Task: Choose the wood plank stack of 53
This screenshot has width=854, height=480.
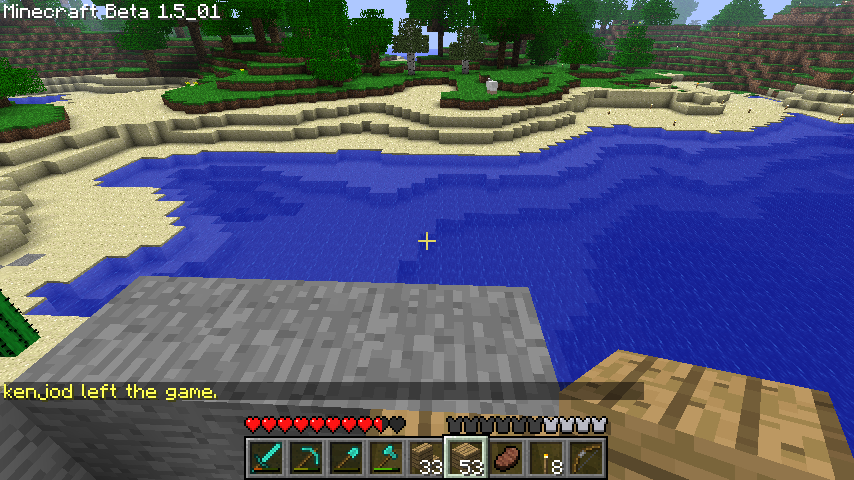Action: point(466,458)
